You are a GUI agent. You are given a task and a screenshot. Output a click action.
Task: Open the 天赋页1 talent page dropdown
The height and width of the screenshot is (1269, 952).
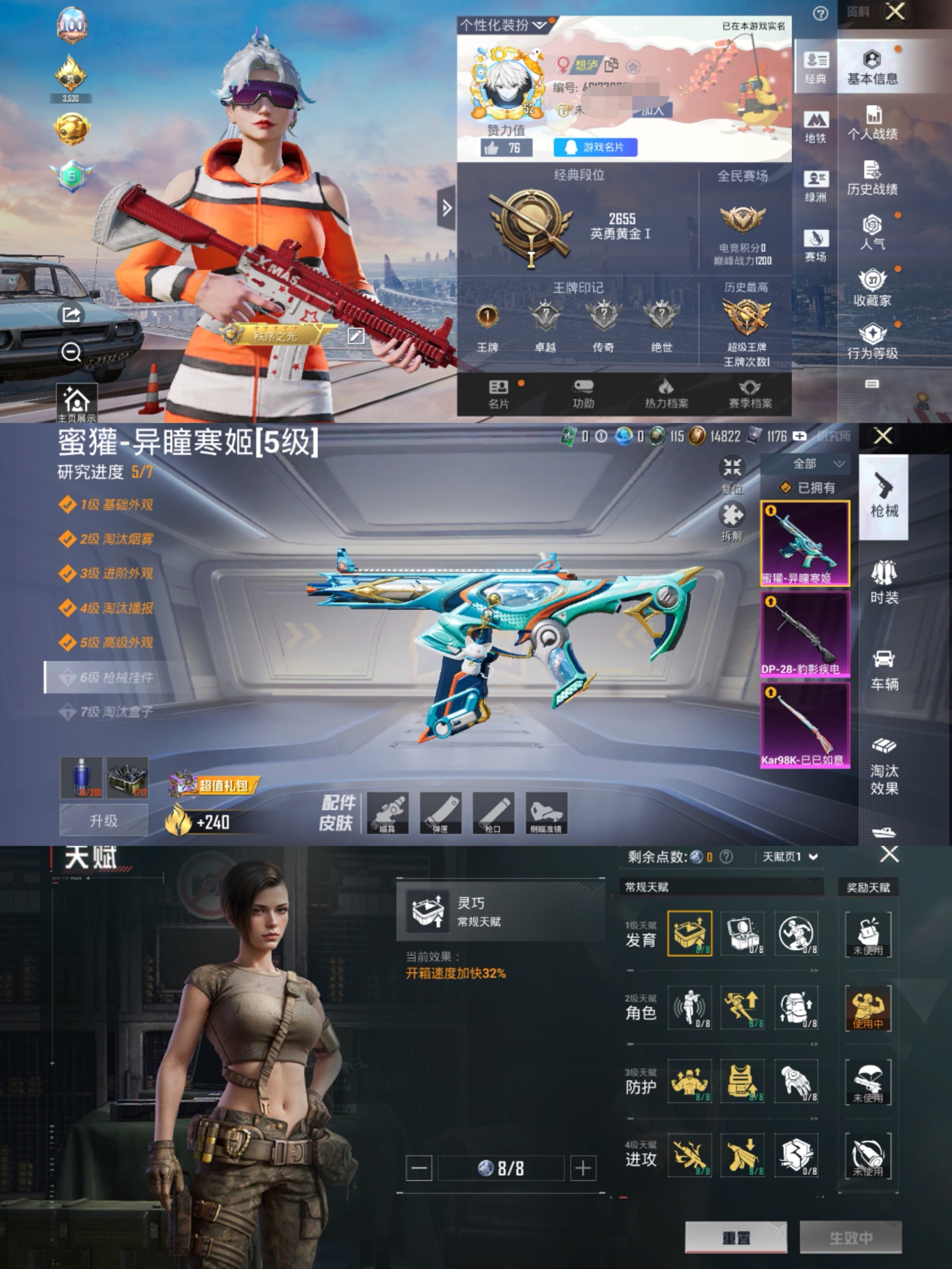click(x=790, y=857)
